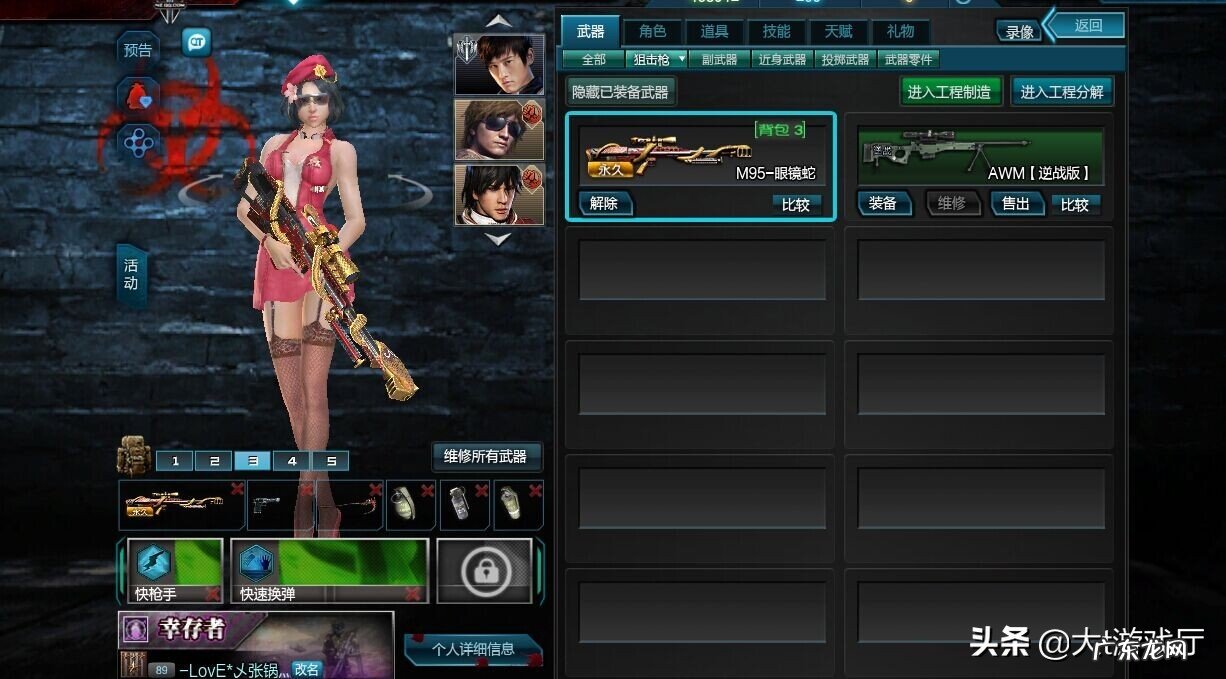Select the 技能 tab
This screenshot has height=679, width=1226.
tap(776, 31)
